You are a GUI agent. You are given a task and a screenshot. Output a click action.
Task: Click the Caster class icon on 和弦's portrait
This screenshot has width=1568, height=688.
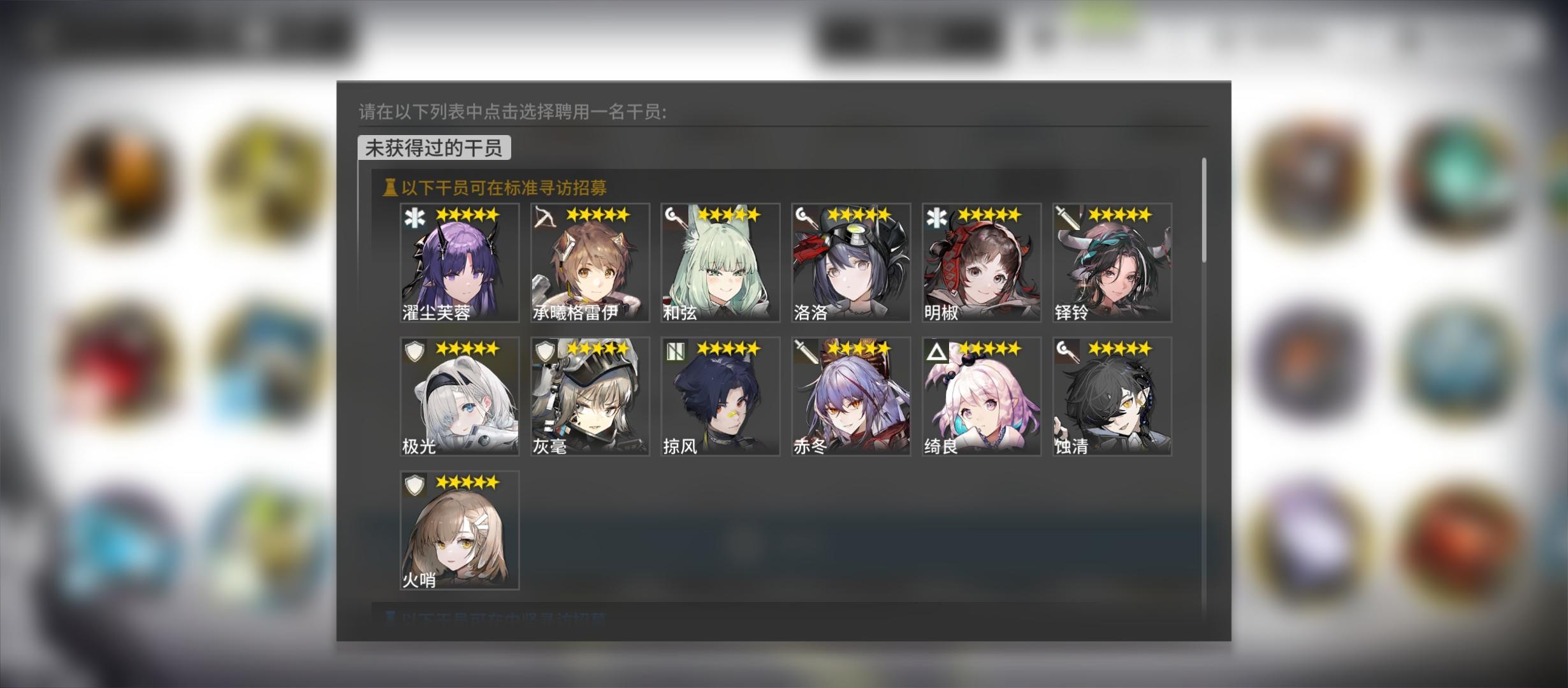coord(673,216)
